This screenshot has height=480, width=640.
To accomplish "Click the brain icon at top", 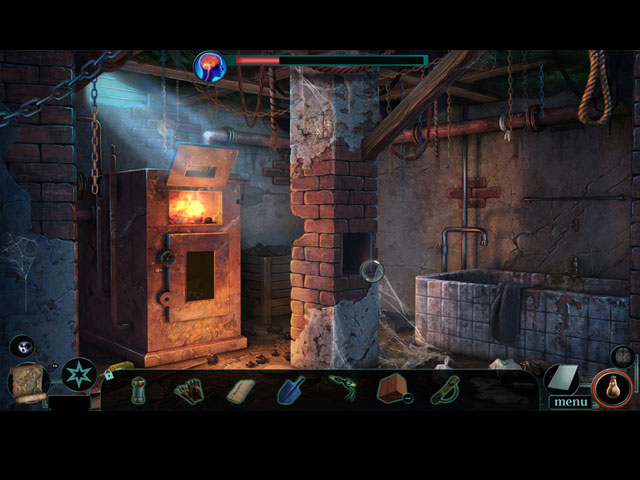I will tap(209, 66).
